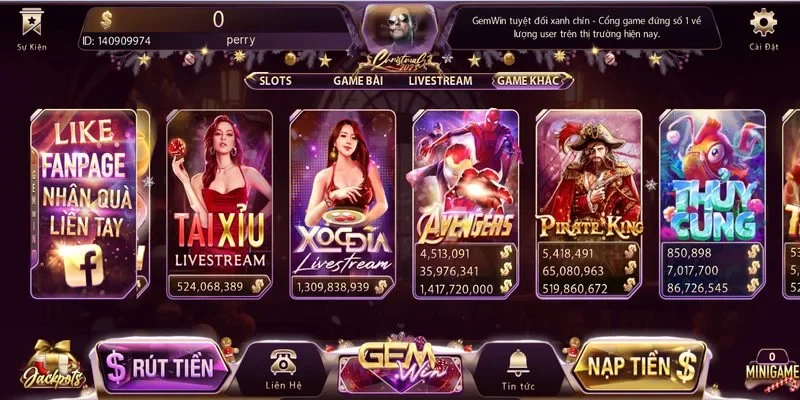Image resolution: width=800 pixels, height=400 pixels.
Task: Open the Jackpots chest icon
Action: coord(41,367)
